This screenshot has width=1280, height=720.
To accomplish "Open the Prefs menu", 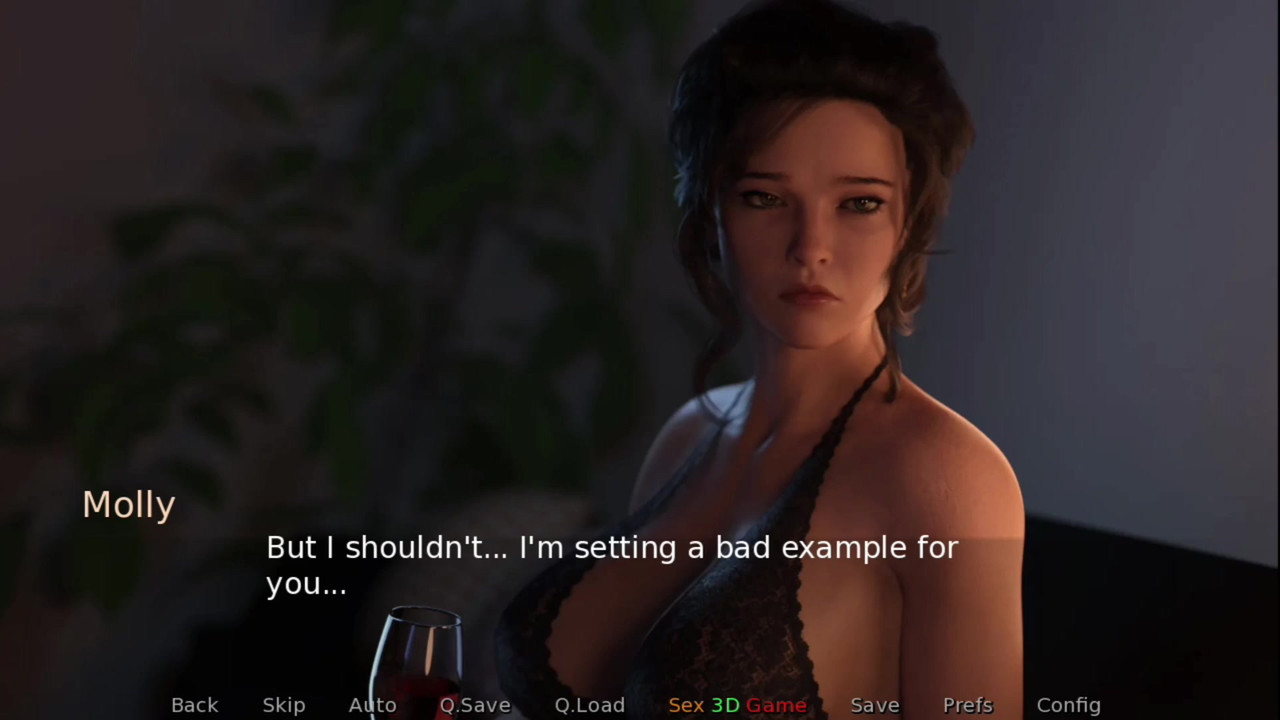I will point(968,705).
